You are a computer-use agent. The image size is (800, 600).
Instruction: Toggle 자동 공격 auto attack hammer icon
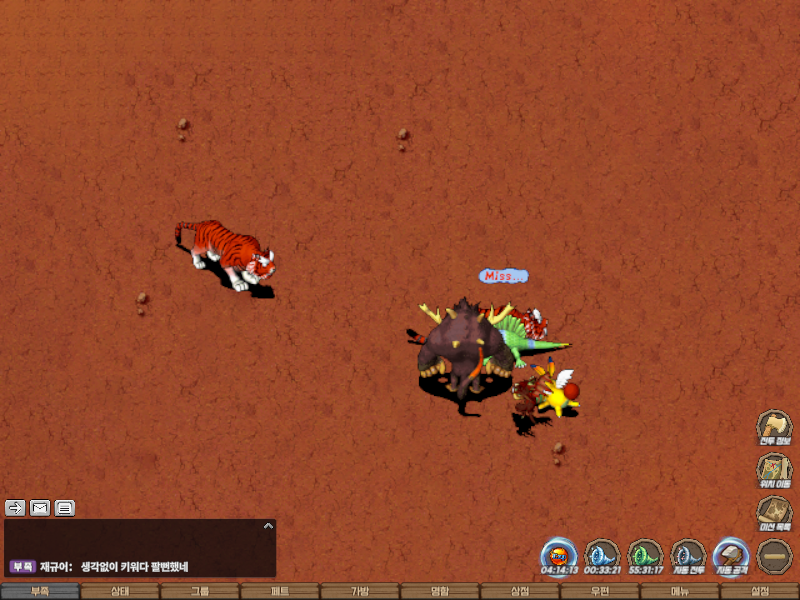tap(731, 555)
